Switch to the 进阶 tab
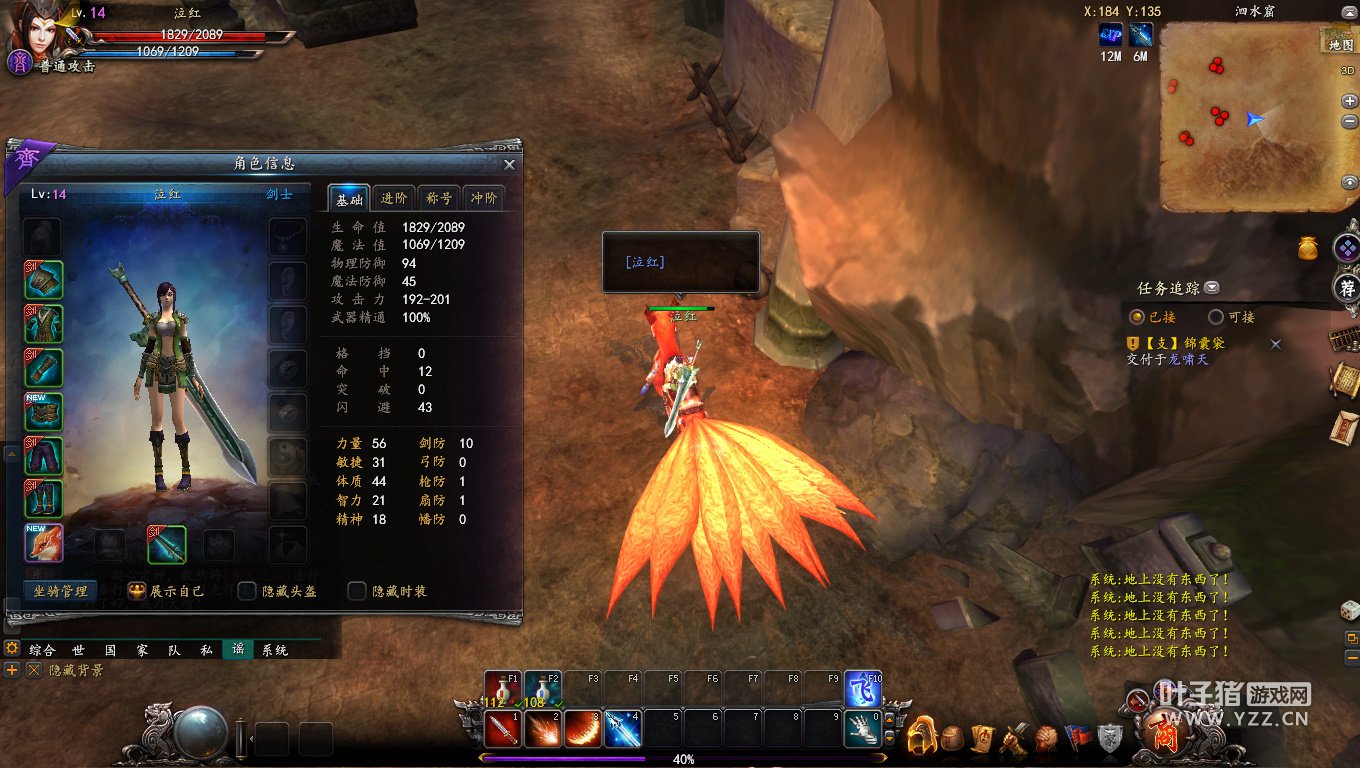Viewport: 1360px width, 768px height. click(394, 198)
